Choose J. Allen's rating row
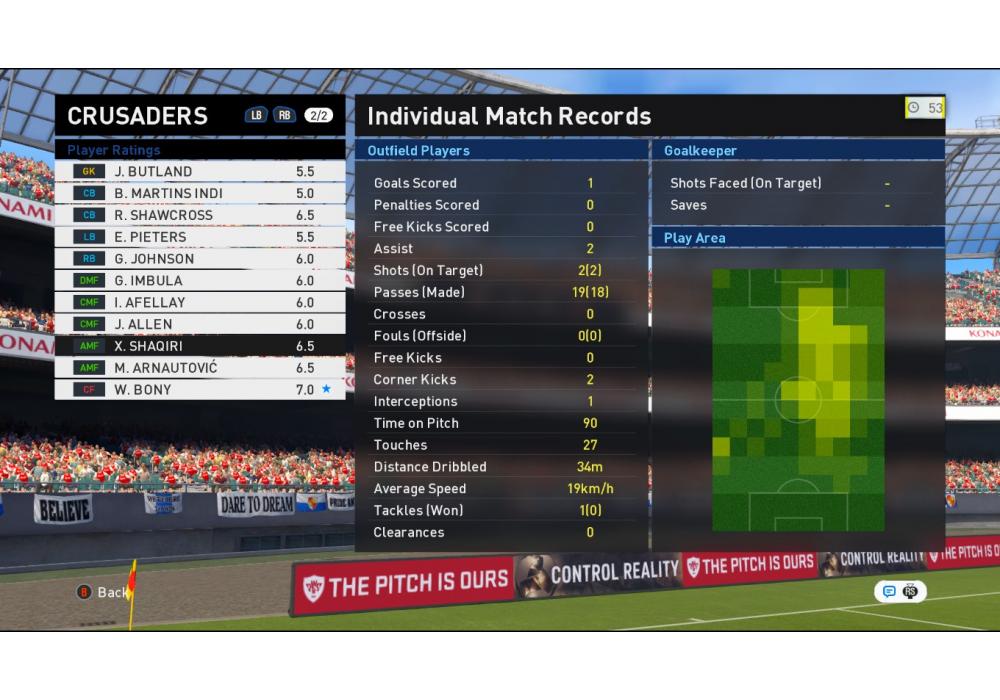The width and height of the screenshot is (1000, 700). click(x=200, y=324)
